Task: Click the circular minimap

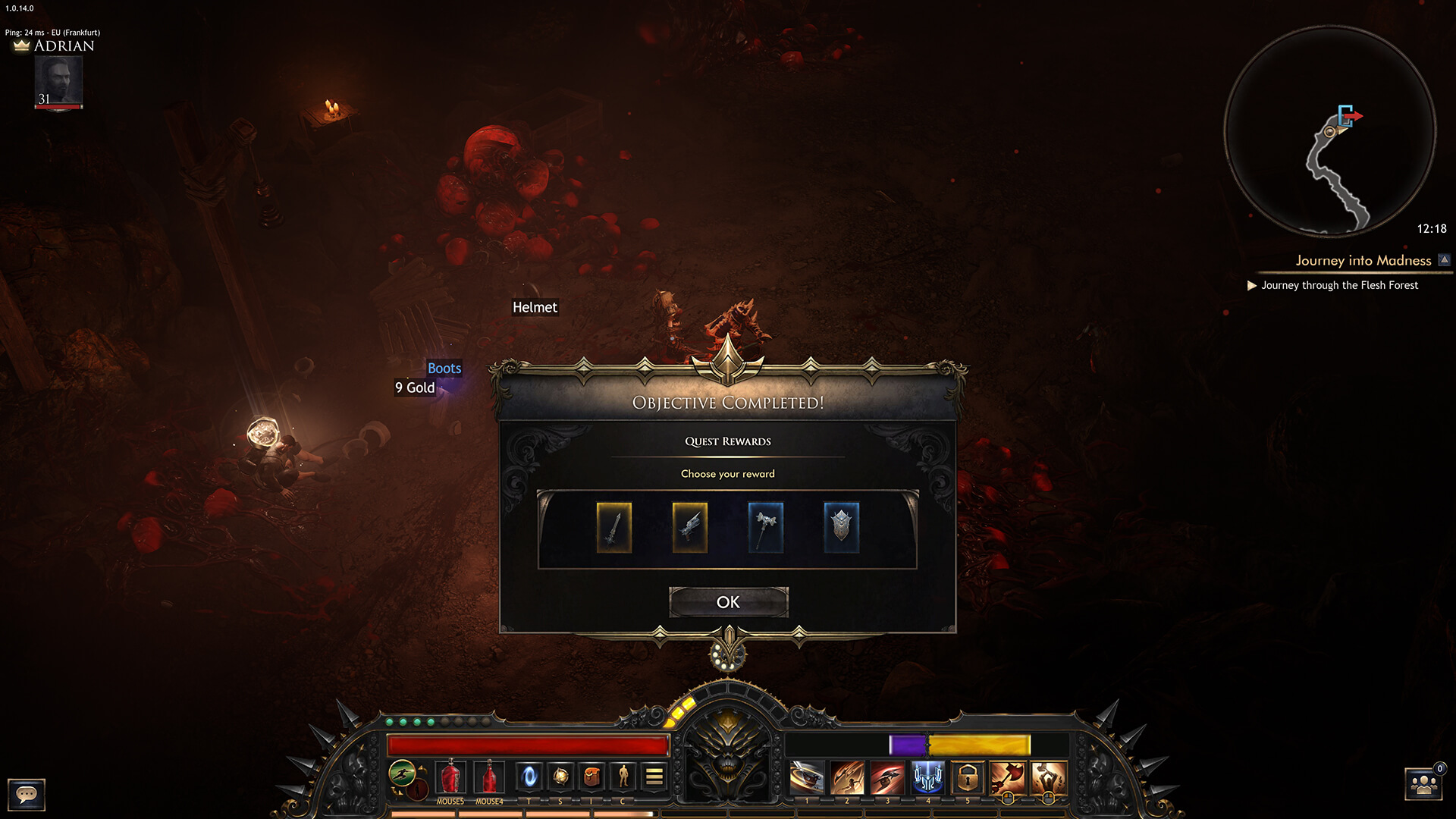Action: pos(1329,131)
